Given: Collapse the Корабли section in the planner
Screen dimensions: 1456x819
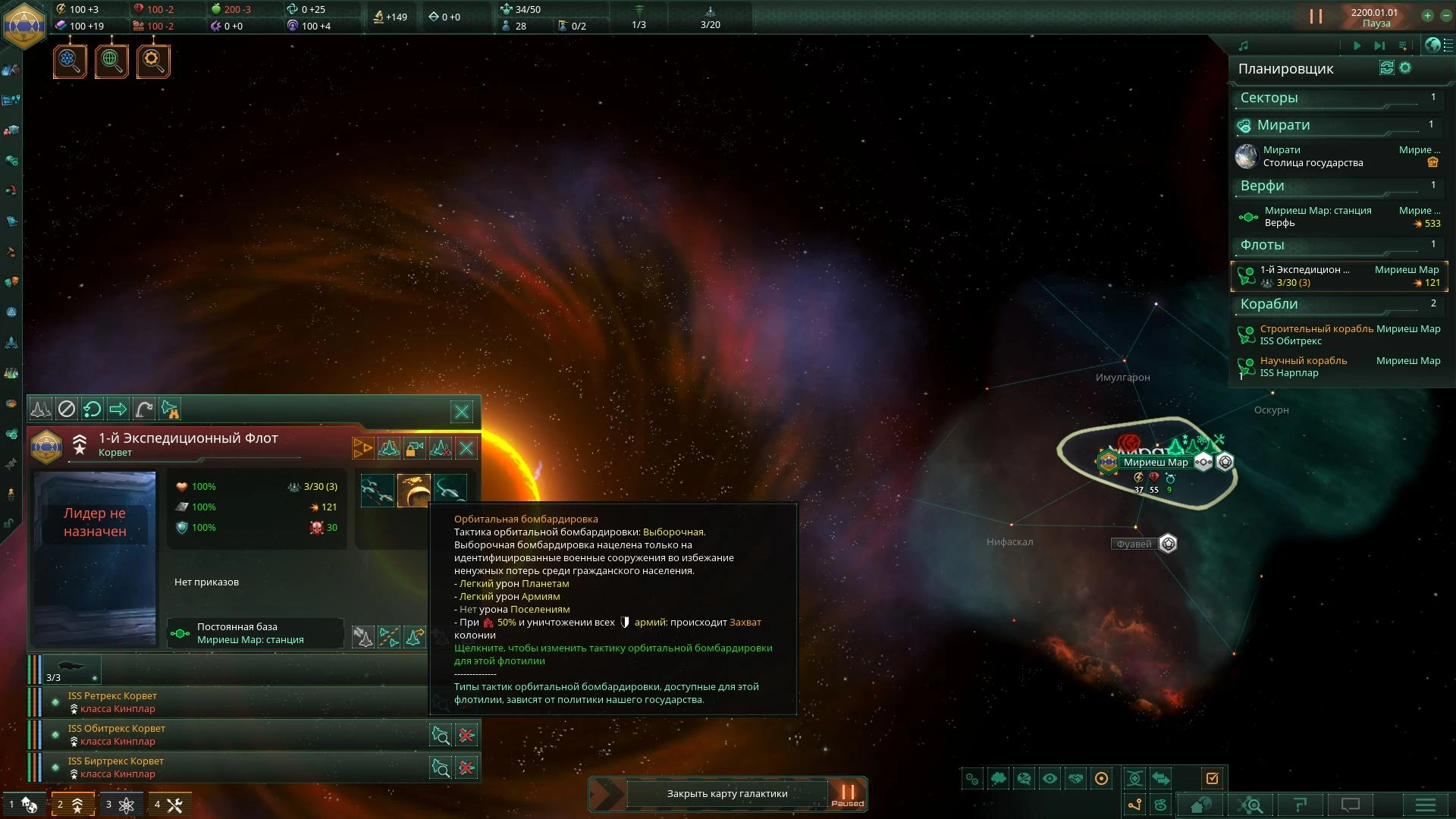Looking at the screenshot, I should pos(1336,304).
